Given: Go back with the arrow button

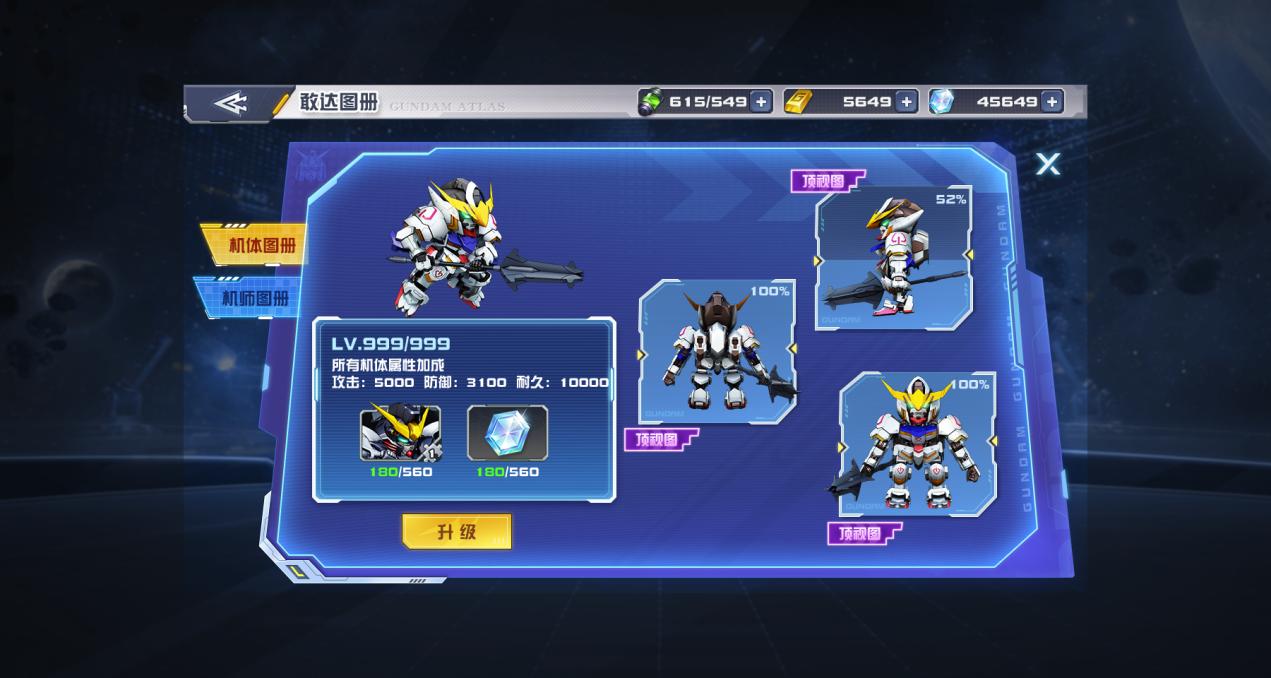Looking at the screenshot, I should [x=230, y=103].
